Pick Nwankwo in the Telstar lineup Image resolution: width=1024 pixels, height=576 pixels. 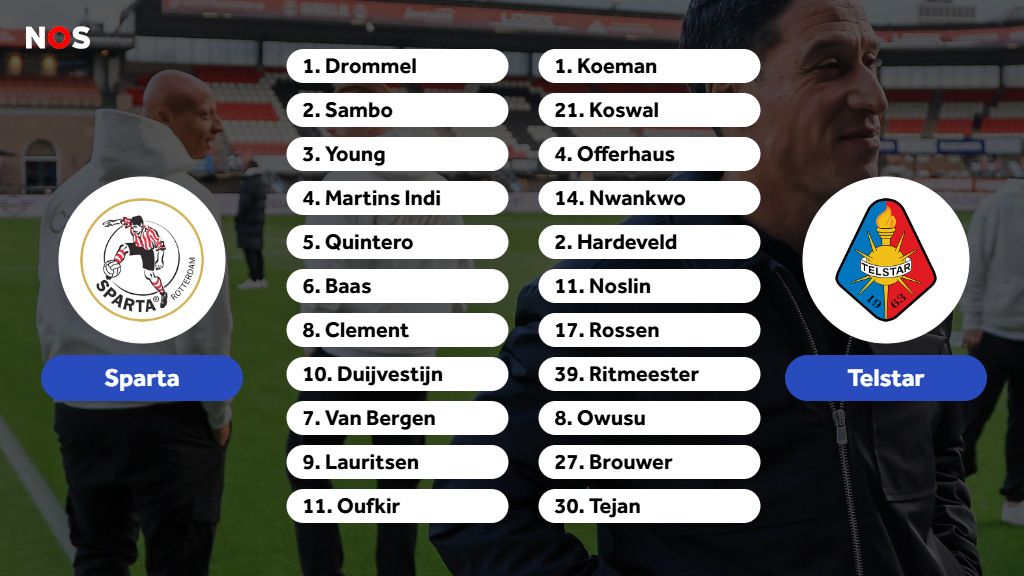[649, 198]
